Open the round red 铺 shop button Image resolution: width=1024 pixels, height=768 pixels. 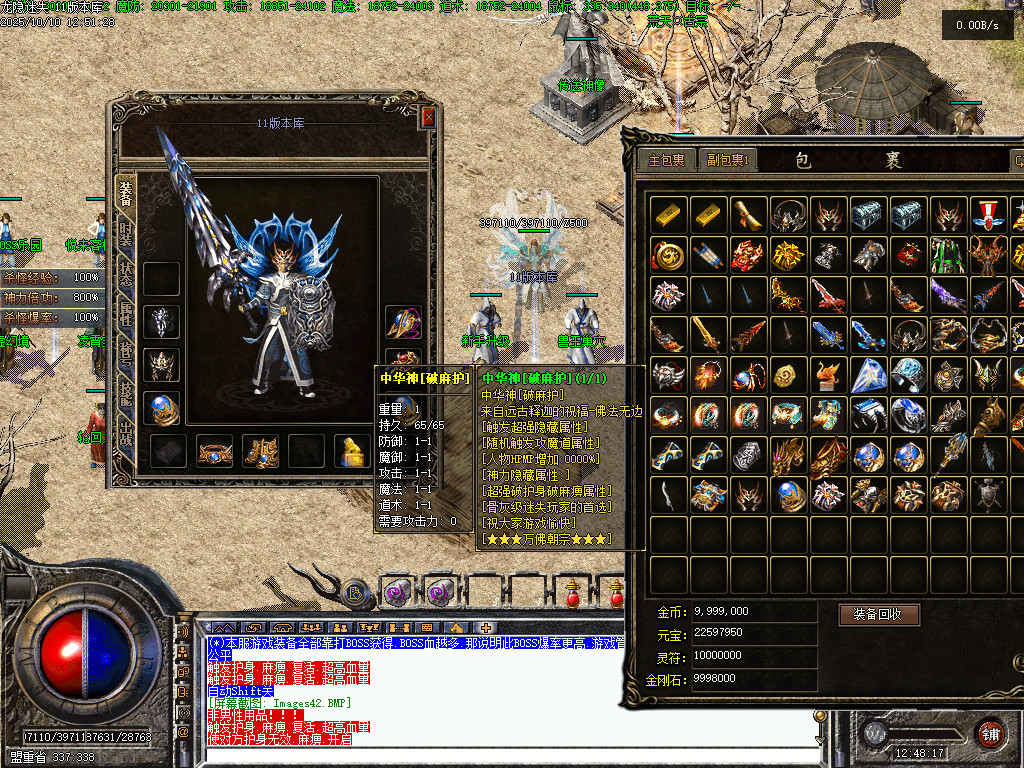[990, 733]
